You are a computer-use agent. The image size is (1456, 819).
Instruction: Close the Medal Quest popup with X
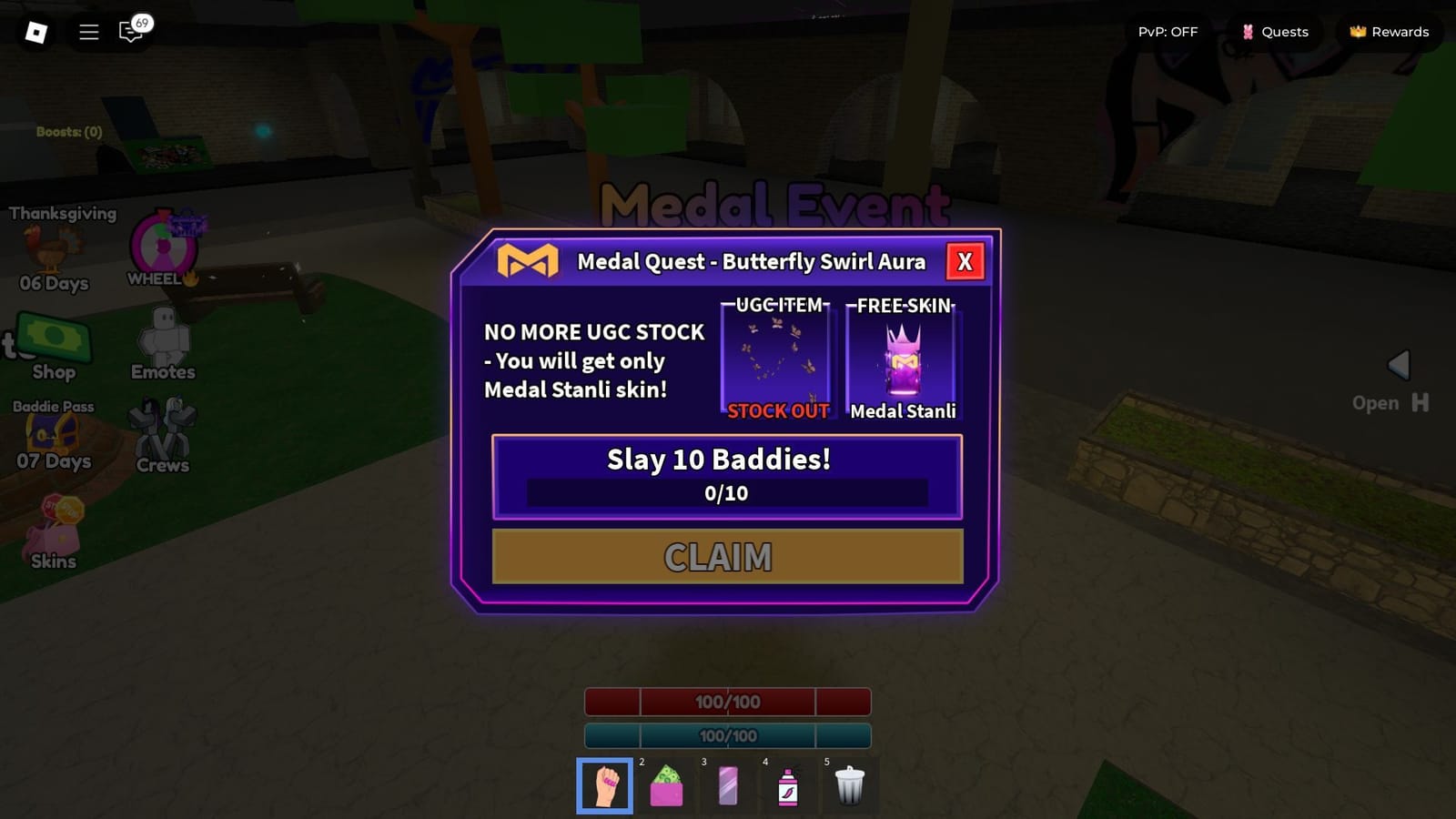(x=965, y=262)
